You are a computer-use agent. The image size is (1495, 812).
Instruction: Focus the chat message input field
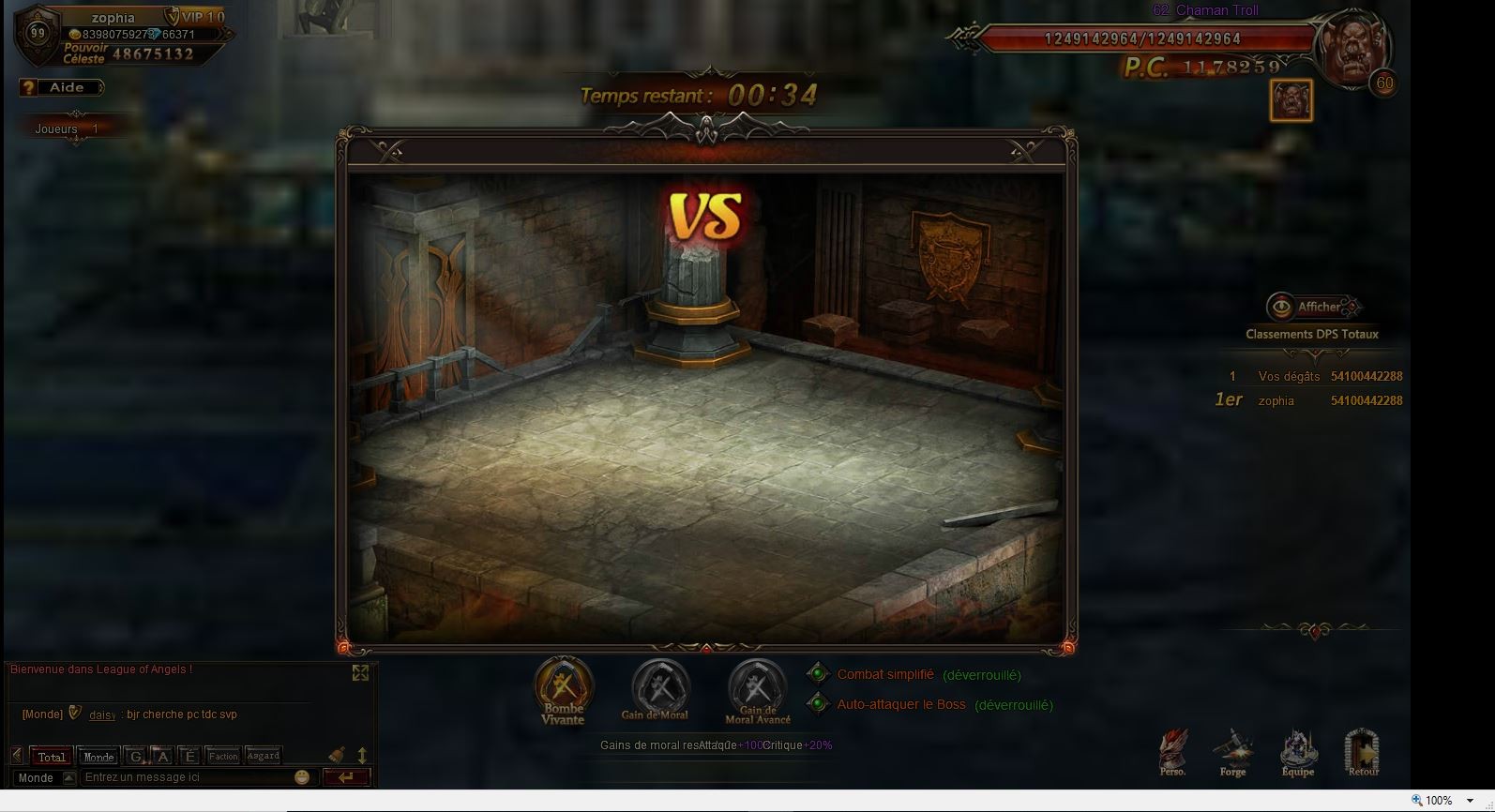pyautogui.click(x=186, y=777)
